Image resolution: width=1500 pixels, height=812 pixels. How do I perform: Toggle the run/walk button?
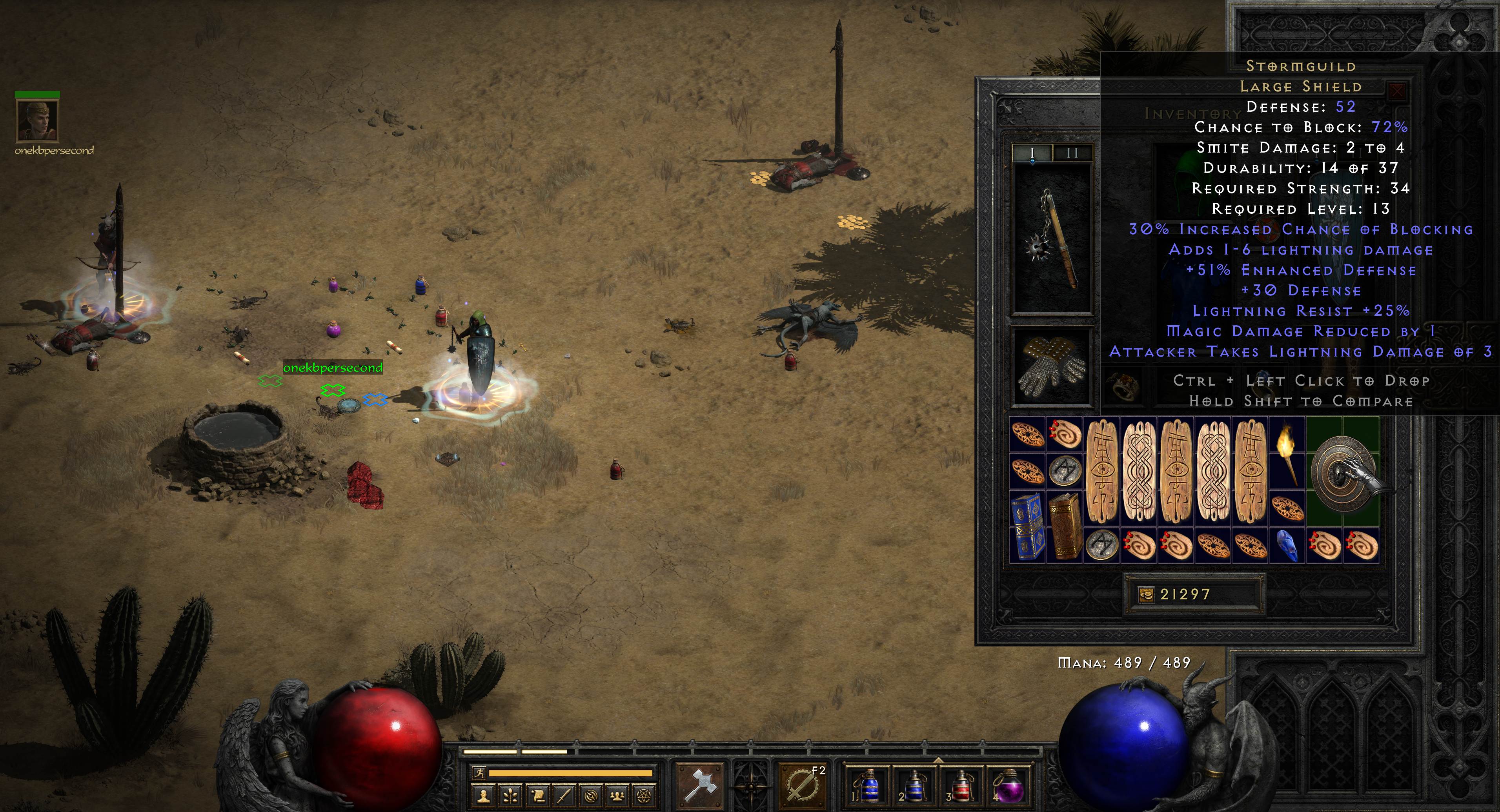pyautogui.click(x=479, y=773)
